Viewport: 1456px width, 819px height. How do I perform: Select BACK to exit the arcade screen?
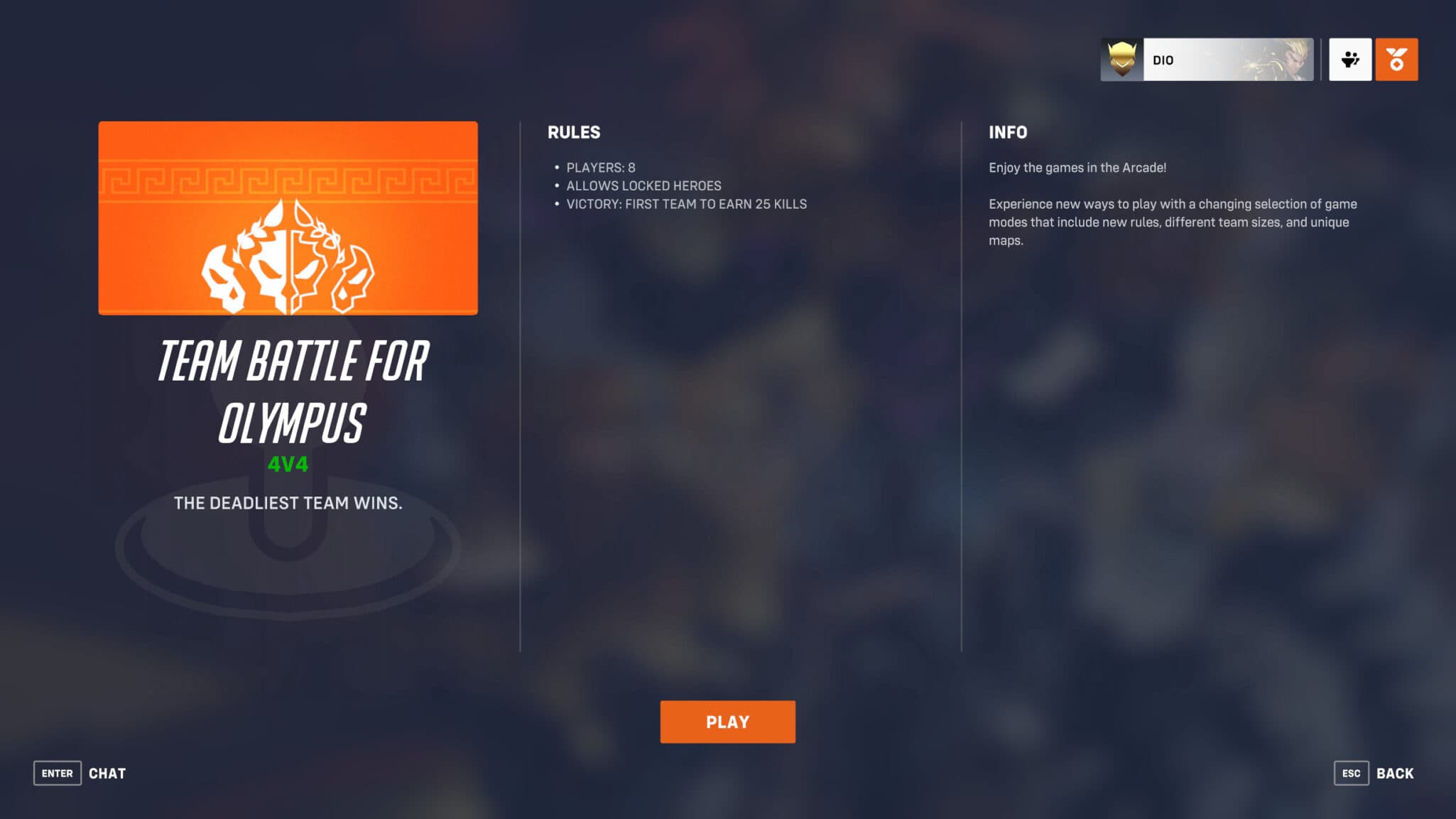1397,772
